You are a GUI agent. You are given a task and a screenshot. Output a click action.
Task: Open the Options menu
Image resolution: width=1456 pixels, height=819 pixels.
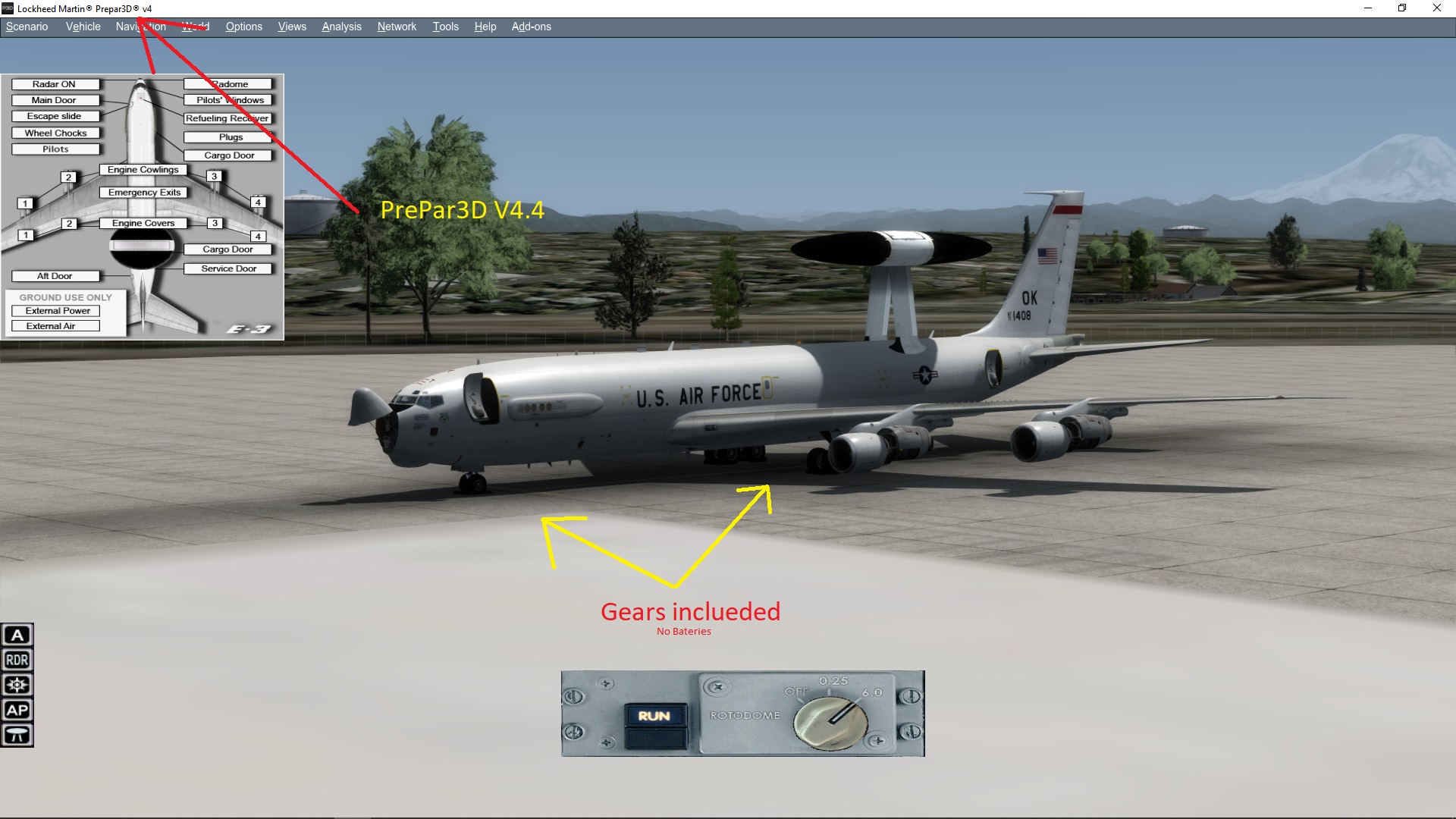[x=243, y=27]
